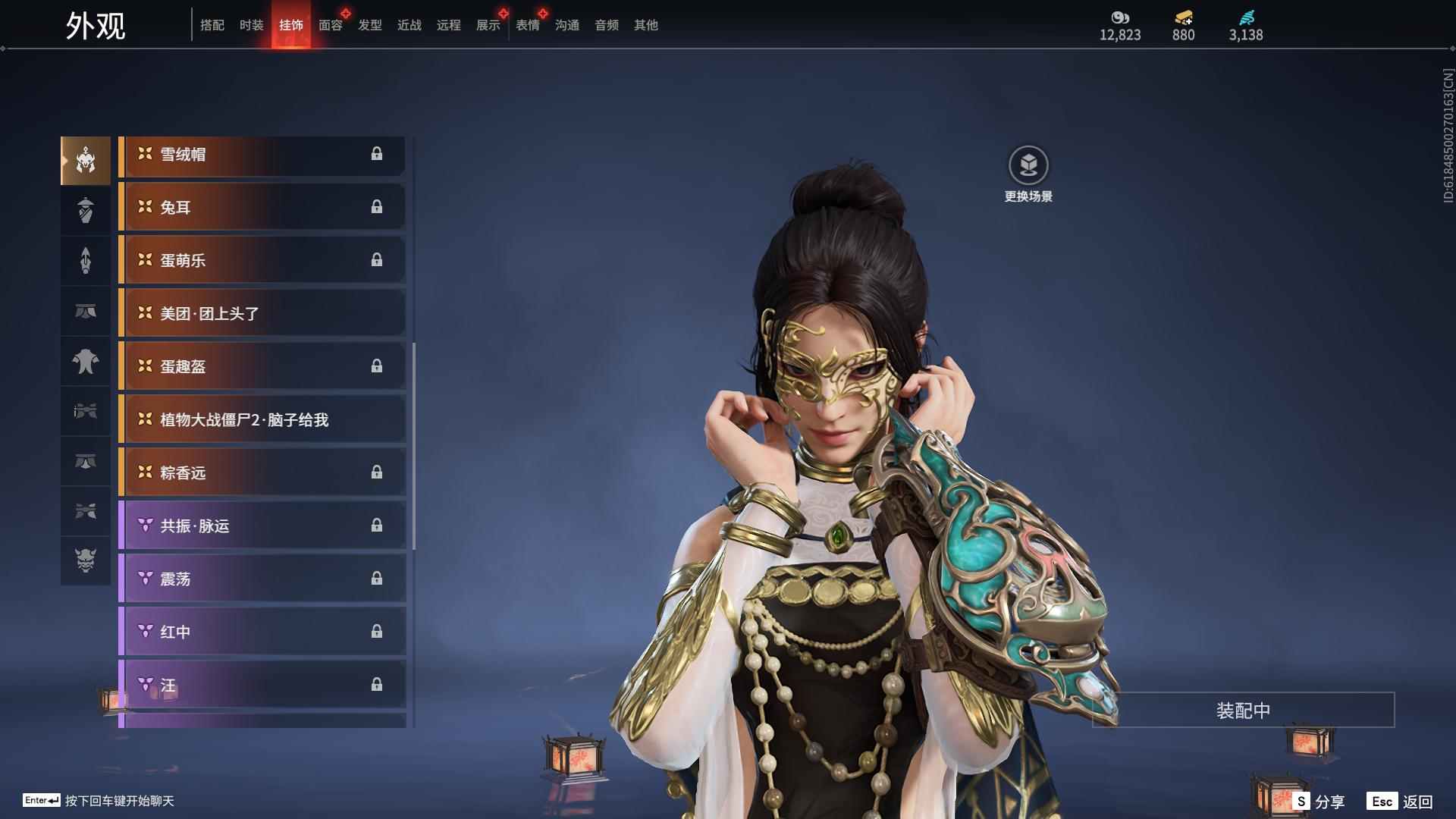Switch to the 搭配 tab
Viewport: 1456px width, 819px height.
pos(212,25)
